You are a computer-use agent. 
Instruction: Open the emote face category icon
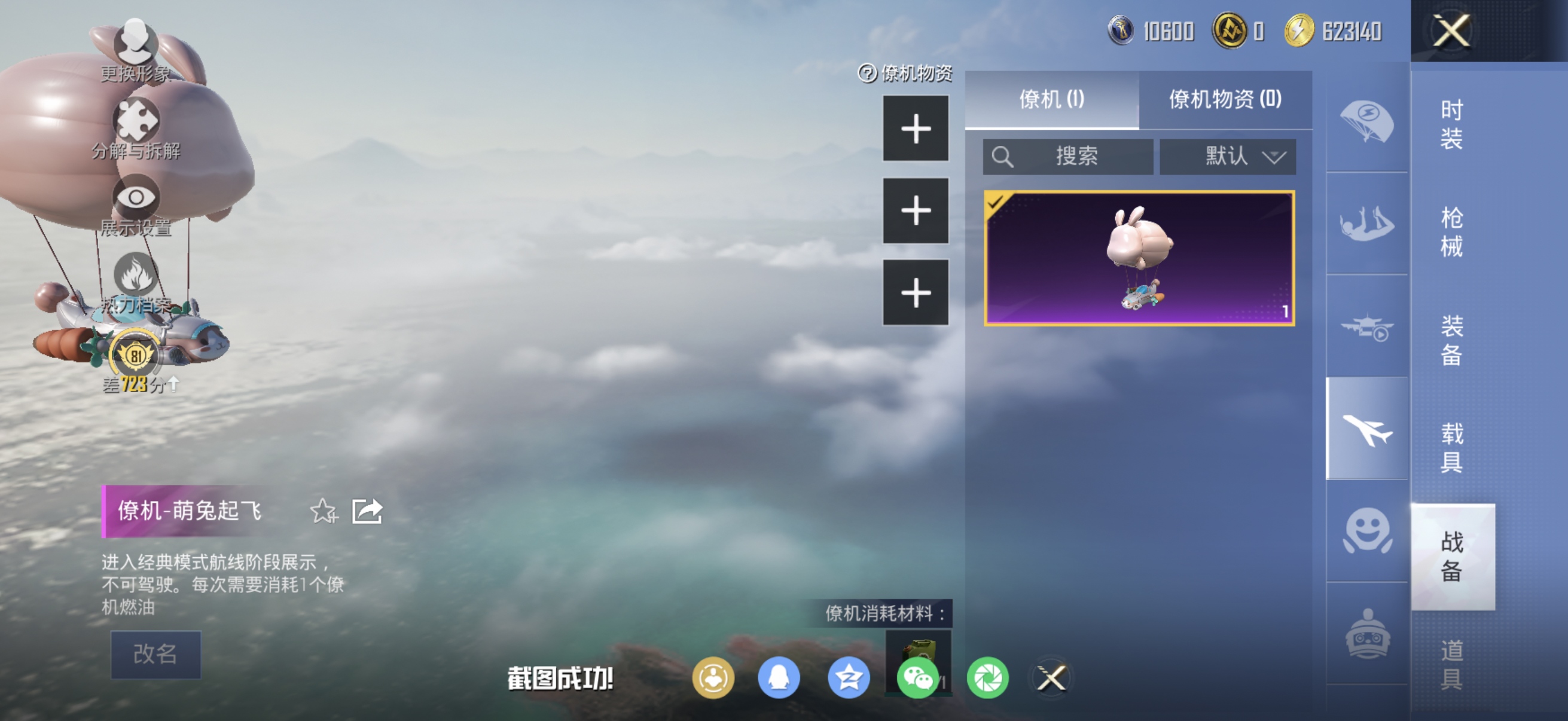pyautogui.click(x=1367, y=530)
